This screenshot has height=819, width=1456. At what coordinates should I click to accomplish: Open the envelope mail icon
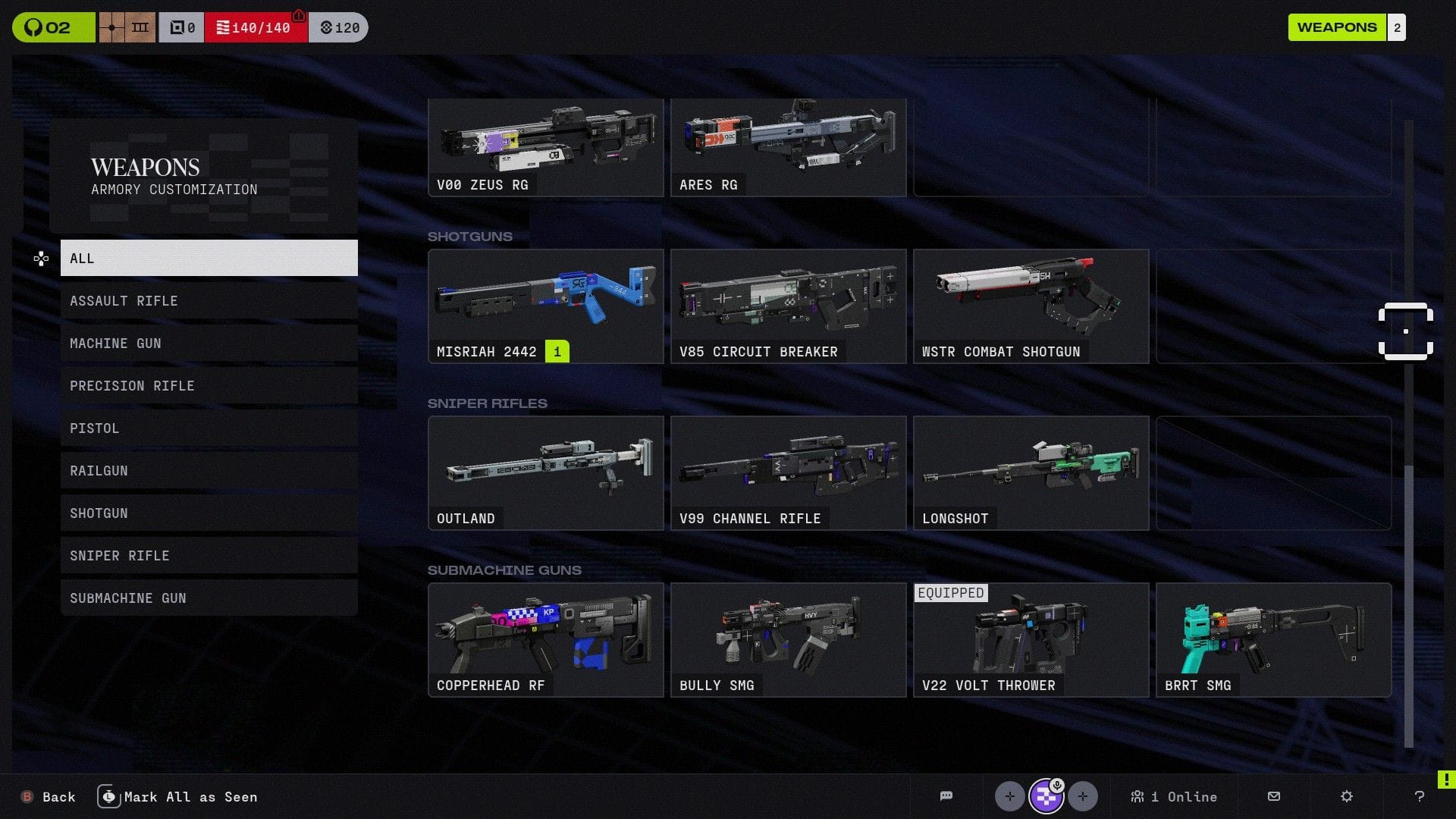1272,796
